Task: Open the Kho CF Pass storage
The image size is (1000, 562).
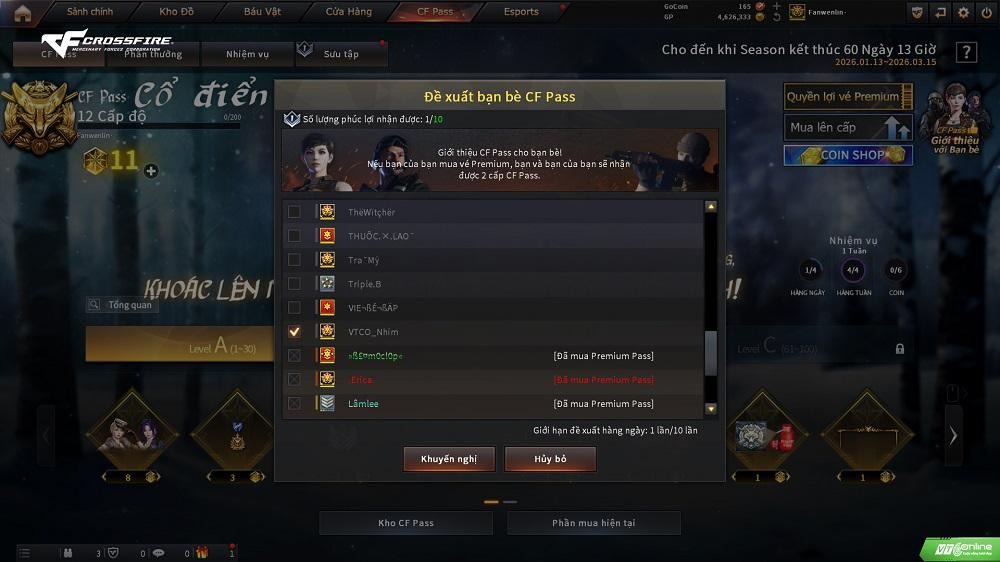Action: (x=406, y=523)
